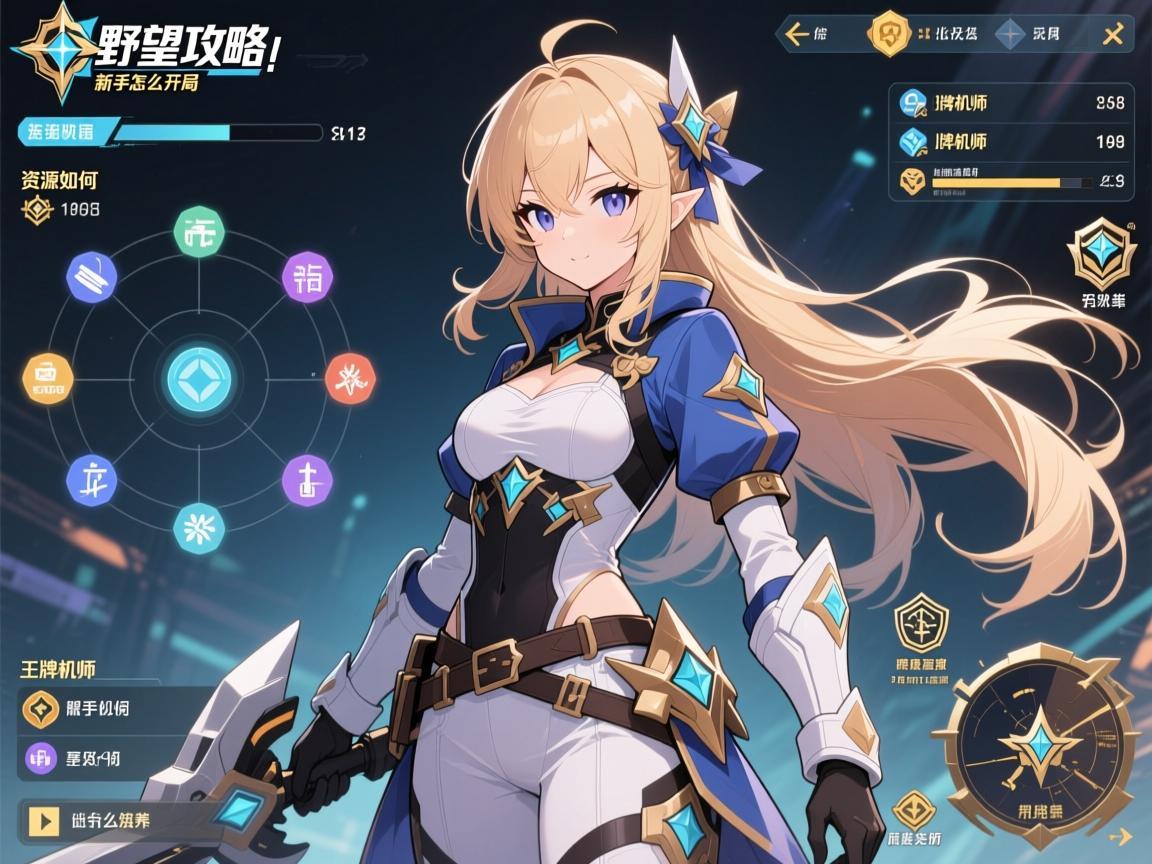Choose the blue node with stacked bars glyph

(x=91, y=275)
